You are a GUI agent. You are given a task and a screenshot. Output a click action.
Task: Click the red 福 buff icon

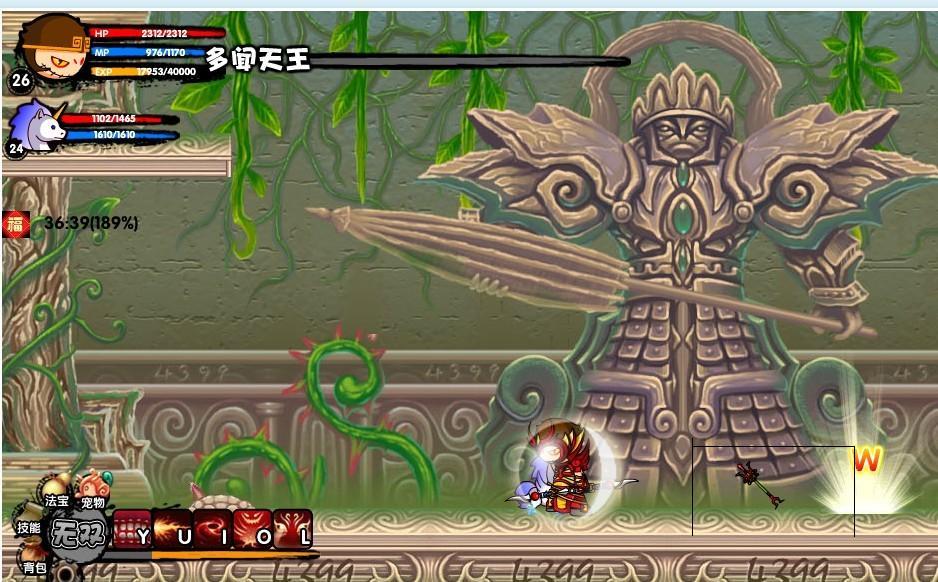14,223
